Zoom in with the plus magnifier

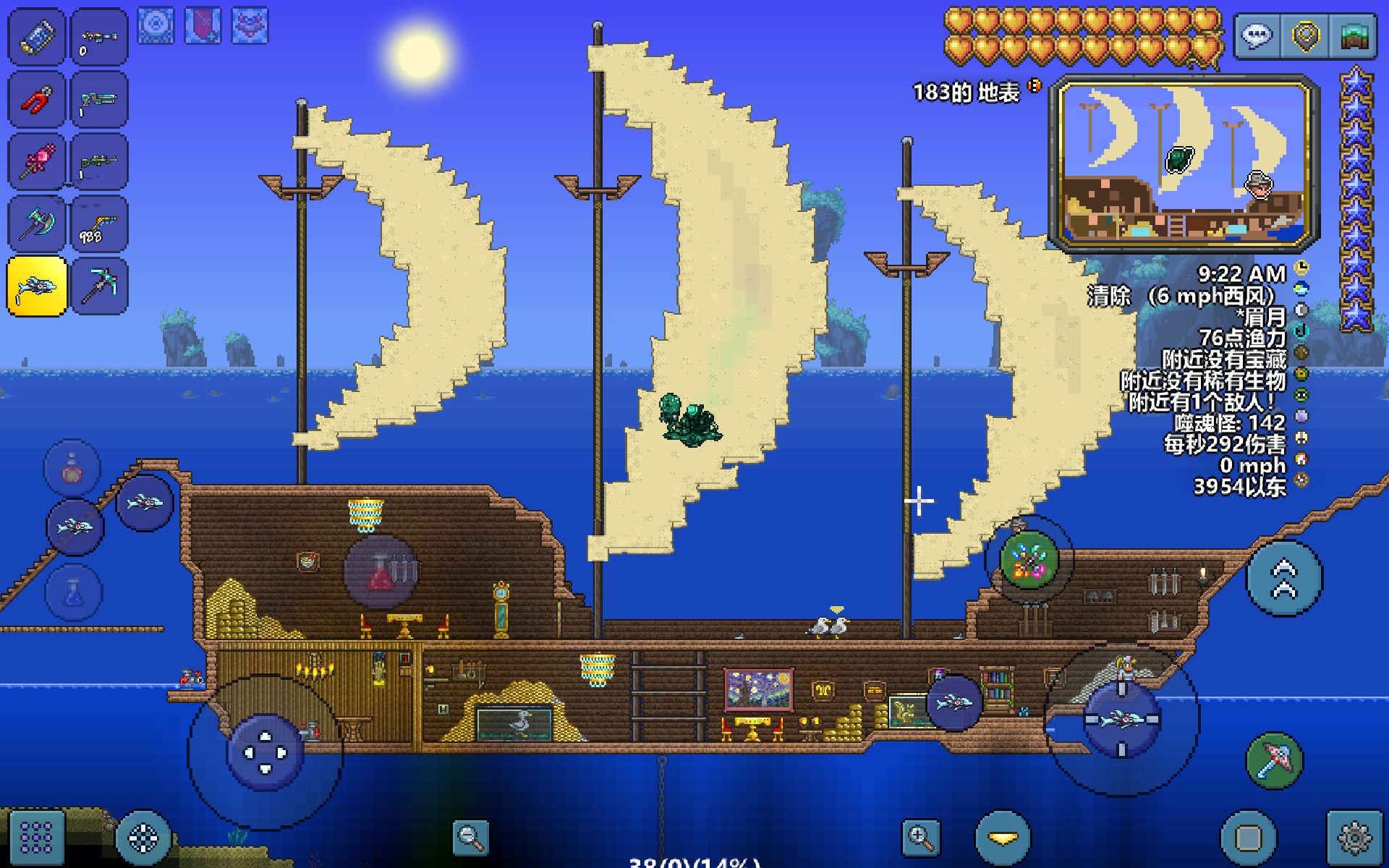920,838
